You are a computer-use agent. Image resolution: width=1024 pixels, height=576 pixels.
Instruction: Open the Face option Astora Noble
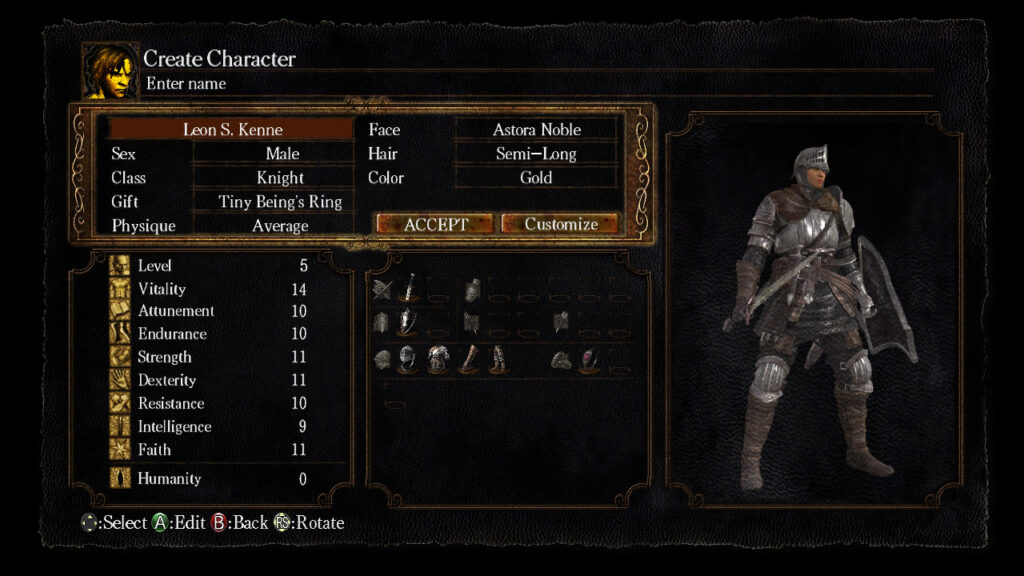click(536, 130)
